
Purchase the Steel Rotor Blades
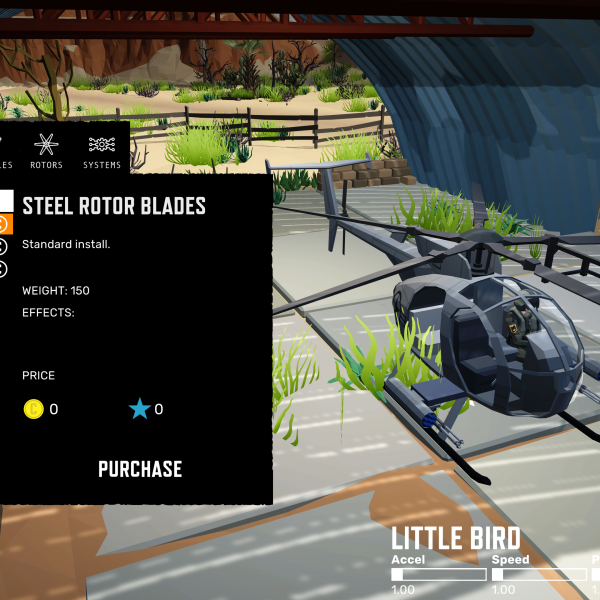point(140,469)
